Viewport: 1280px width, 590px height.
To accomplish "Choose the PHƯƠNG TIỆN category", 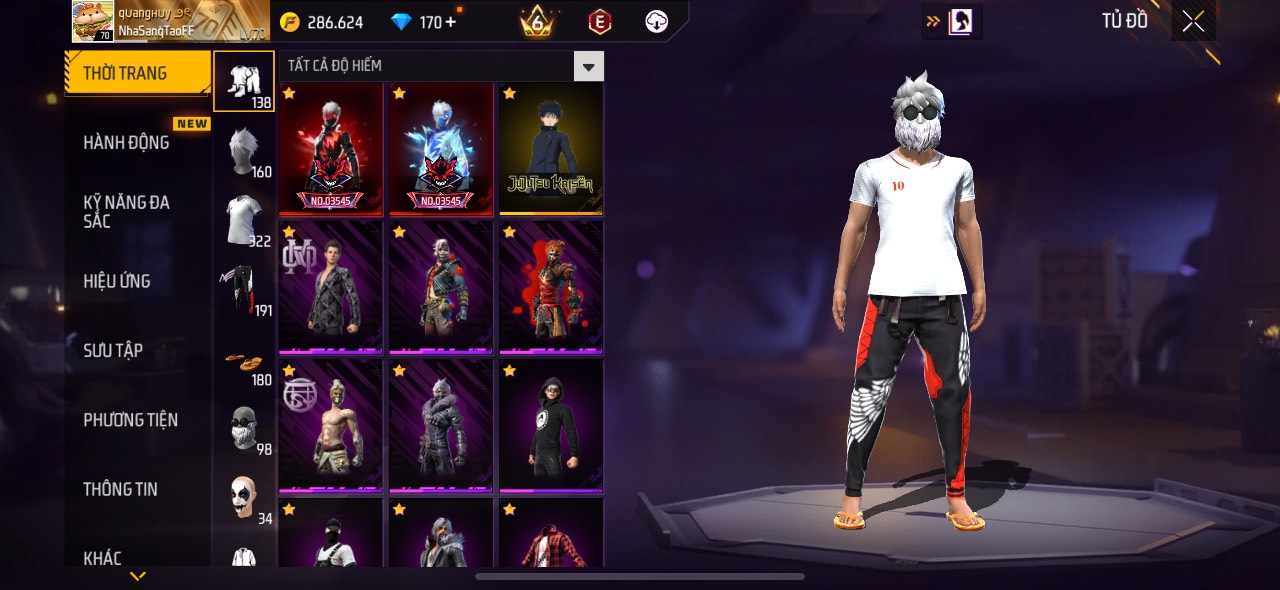I will [130, 420].
